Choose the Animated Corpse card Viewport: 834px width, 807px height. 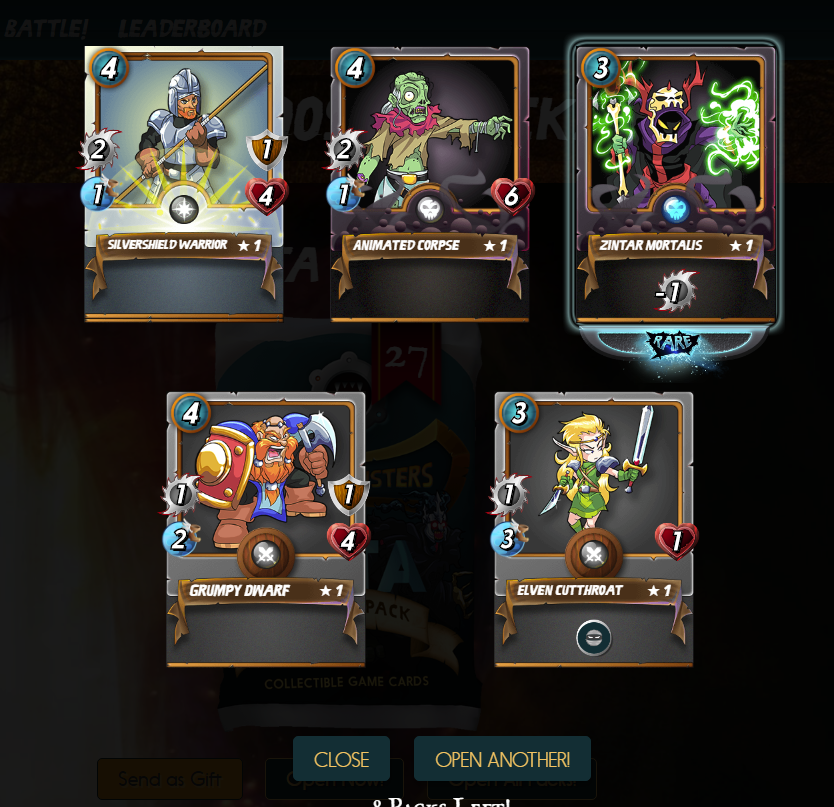tap(430, 184)
